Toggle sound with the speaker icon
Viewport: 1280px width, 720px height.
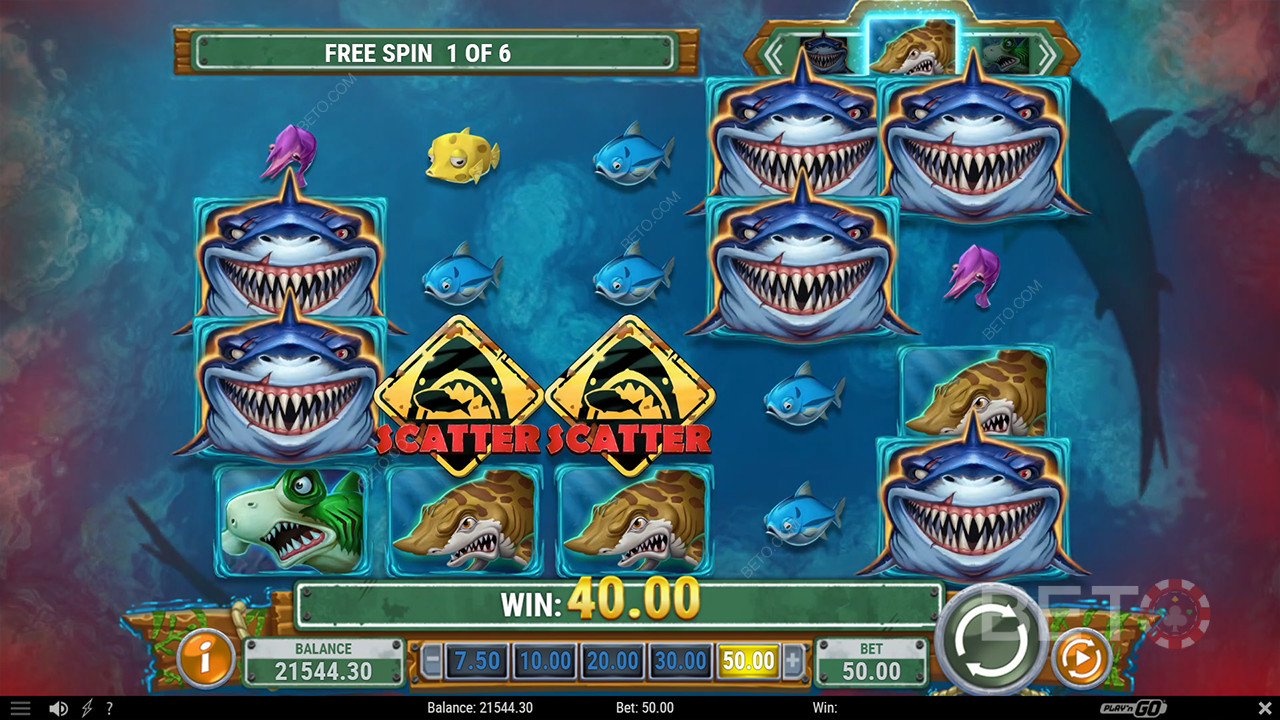pyautogui.click(x=58, y=708)
